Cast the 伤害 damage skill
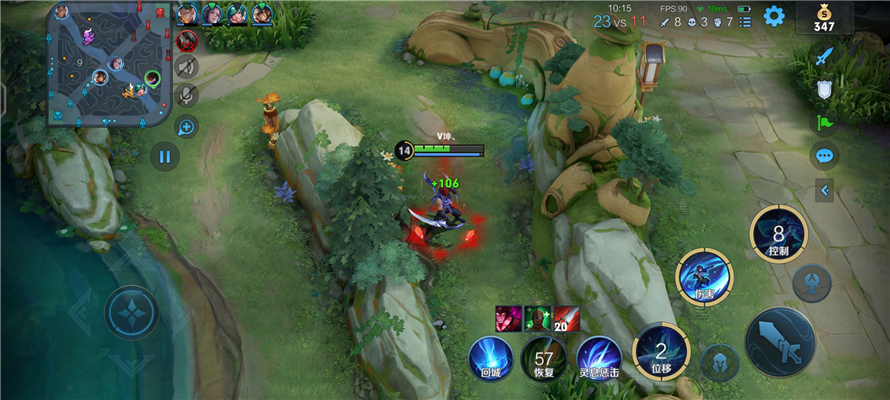 point(704,276)
